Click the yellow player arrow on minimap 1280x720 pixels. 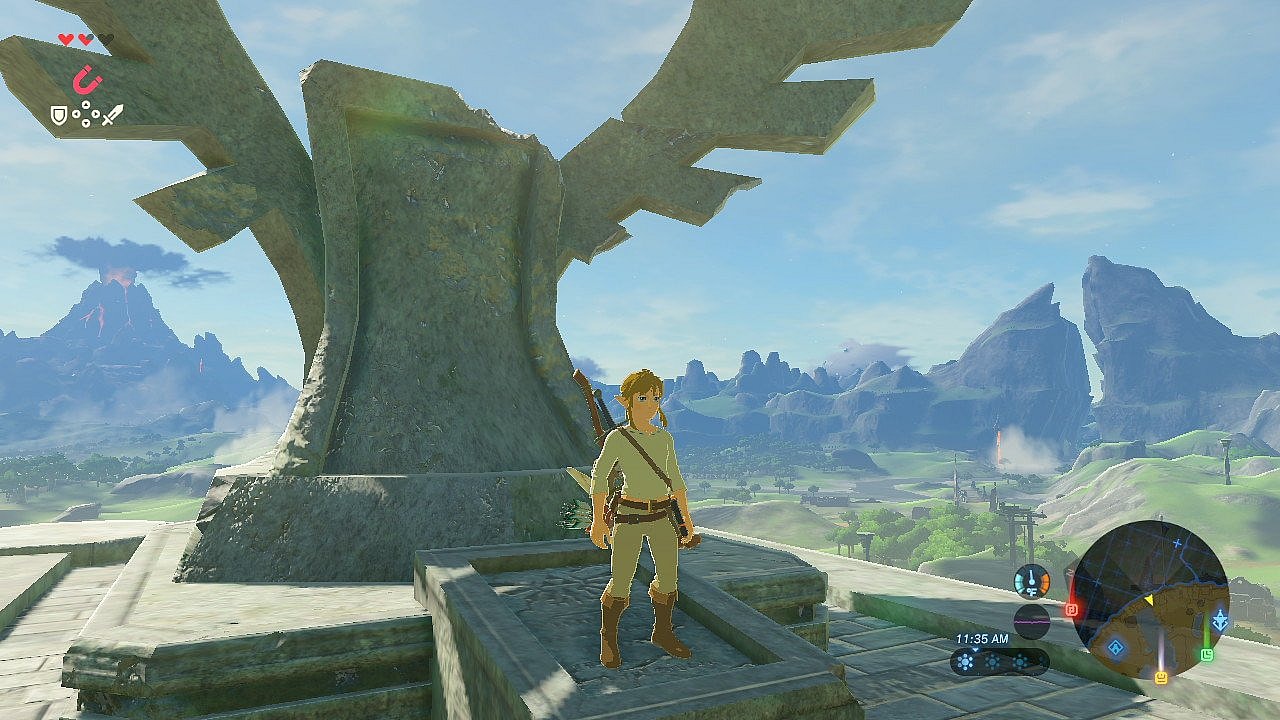click(x=1149, y=599)
